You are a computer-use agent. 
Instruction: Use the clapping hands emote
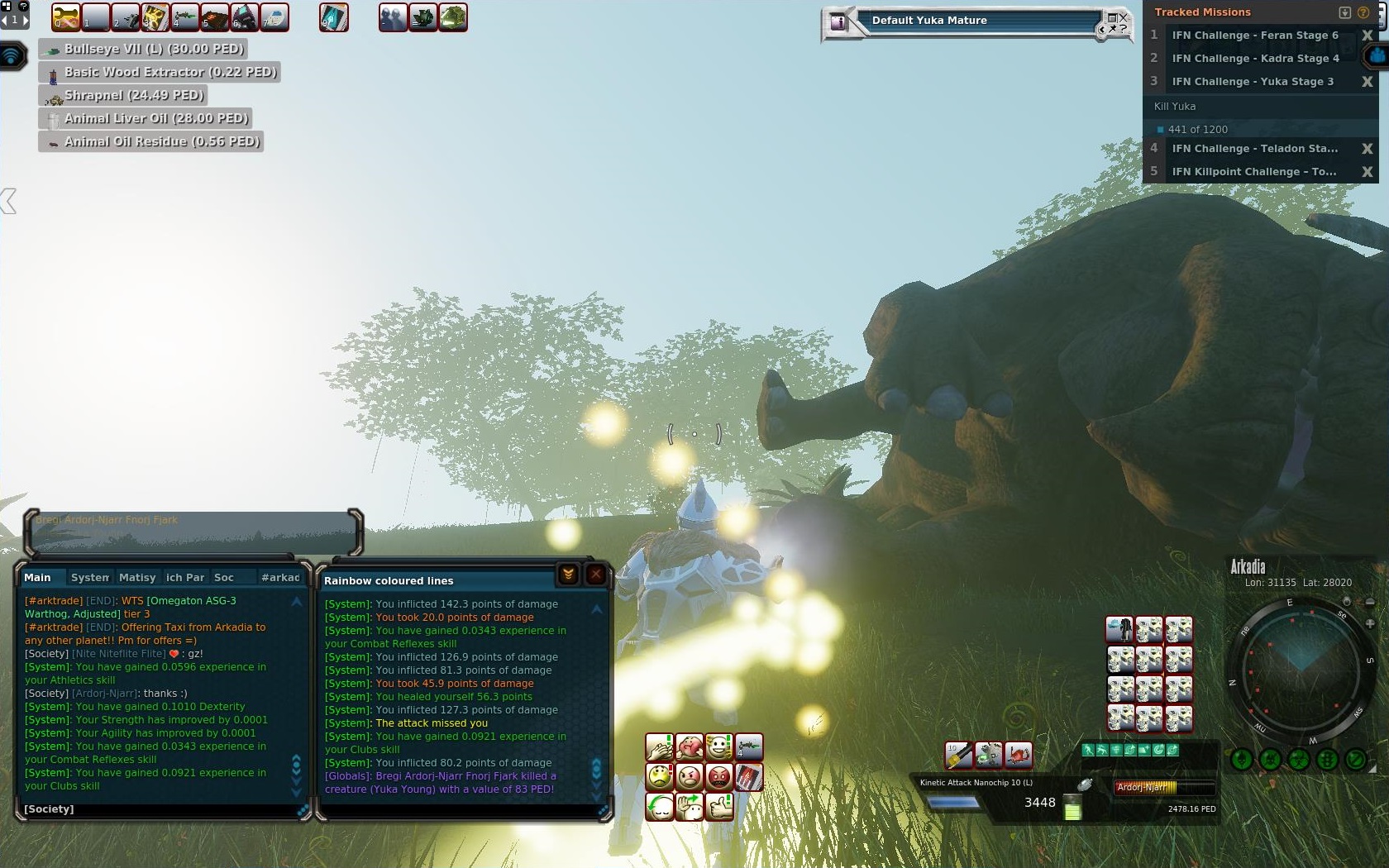point(660,748)
